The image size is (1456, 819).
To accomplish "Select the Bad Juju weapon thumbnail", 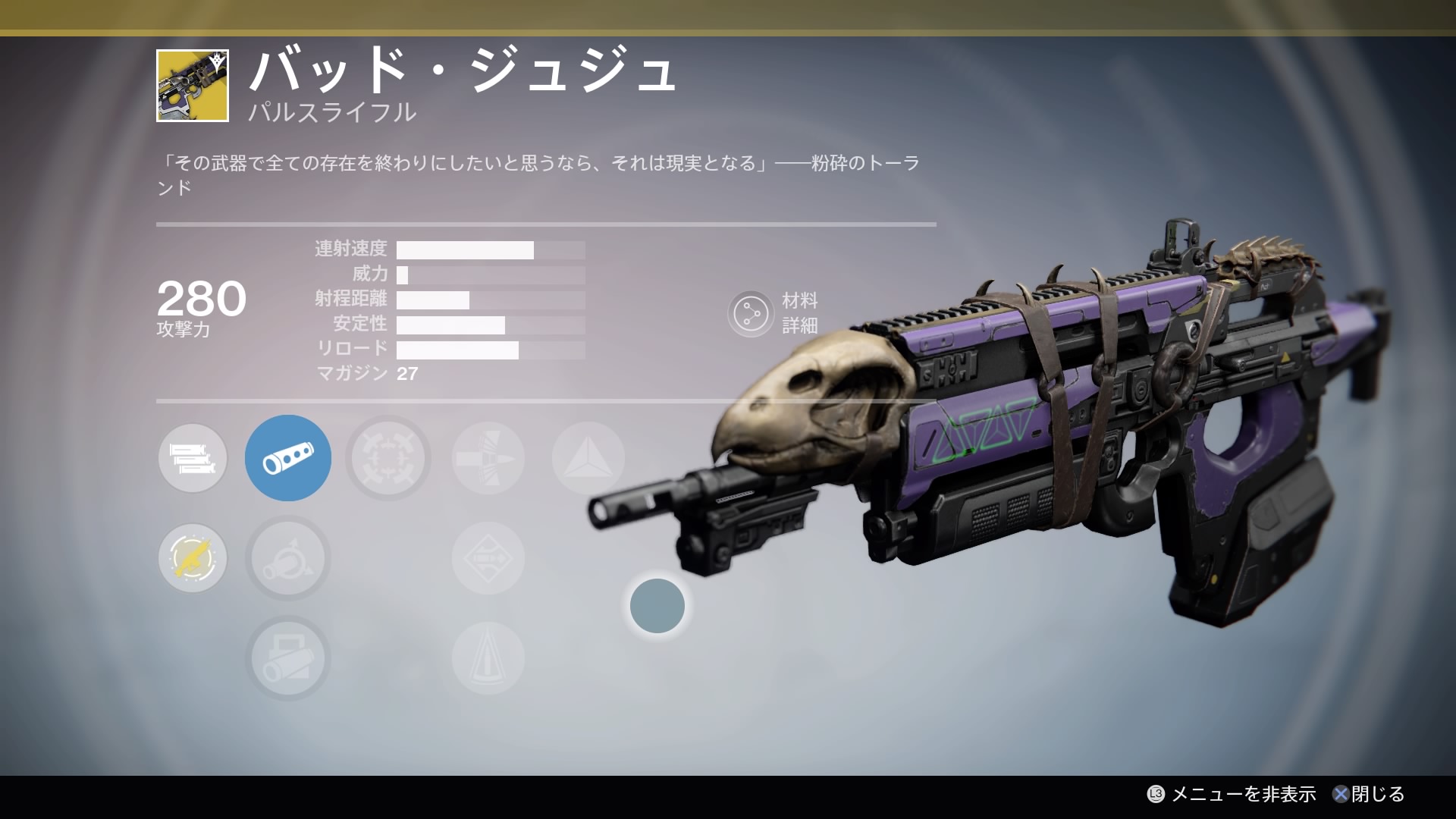I will (x=192, y=86).
